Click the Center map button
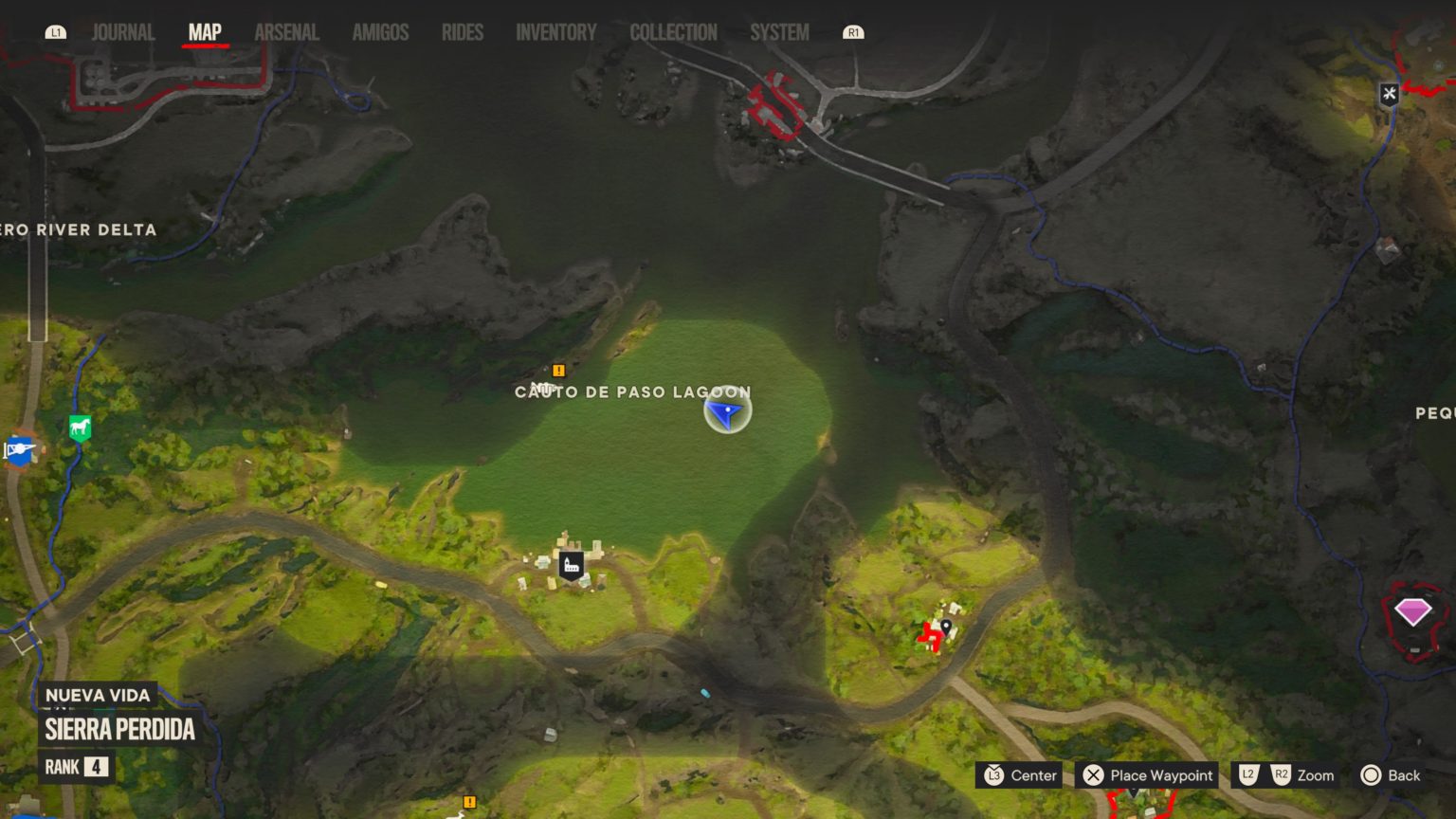The height and width of the screenshot is (819, 1456). (1020, 774)
